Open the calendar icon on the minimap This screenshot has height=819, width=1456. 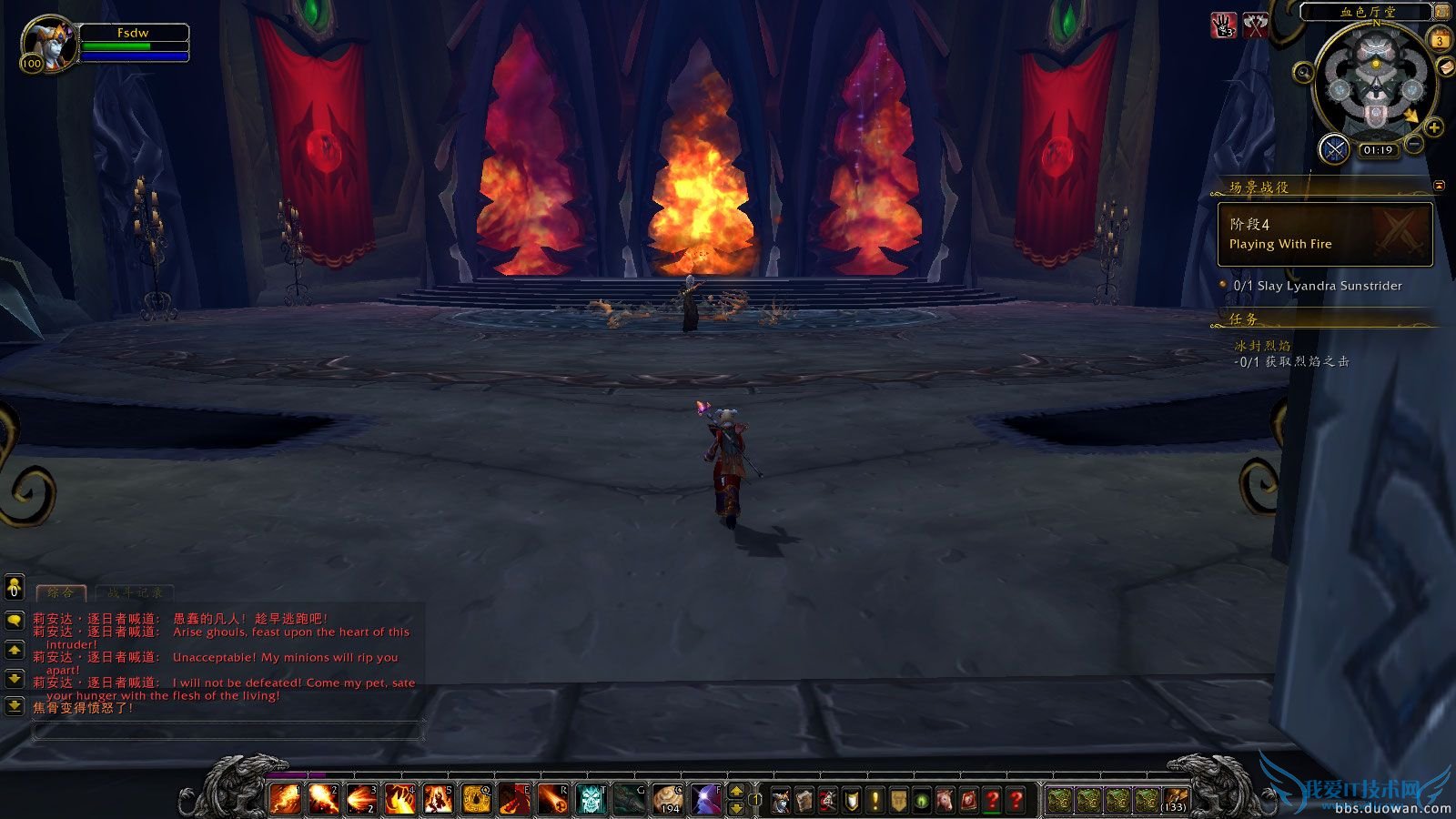(1440, 39)
